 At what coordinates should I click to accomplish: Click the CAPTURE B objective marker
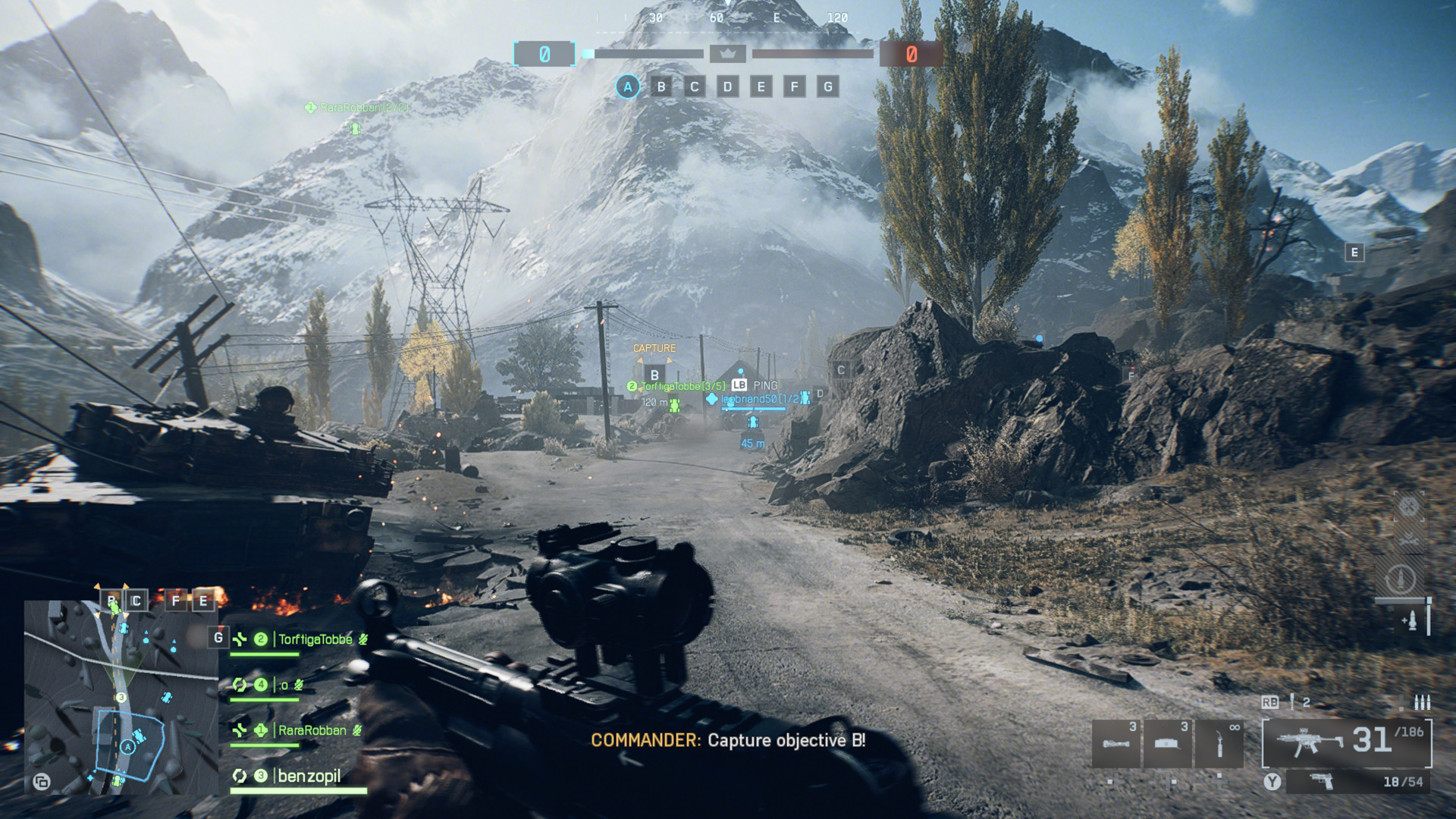[654, 375]
